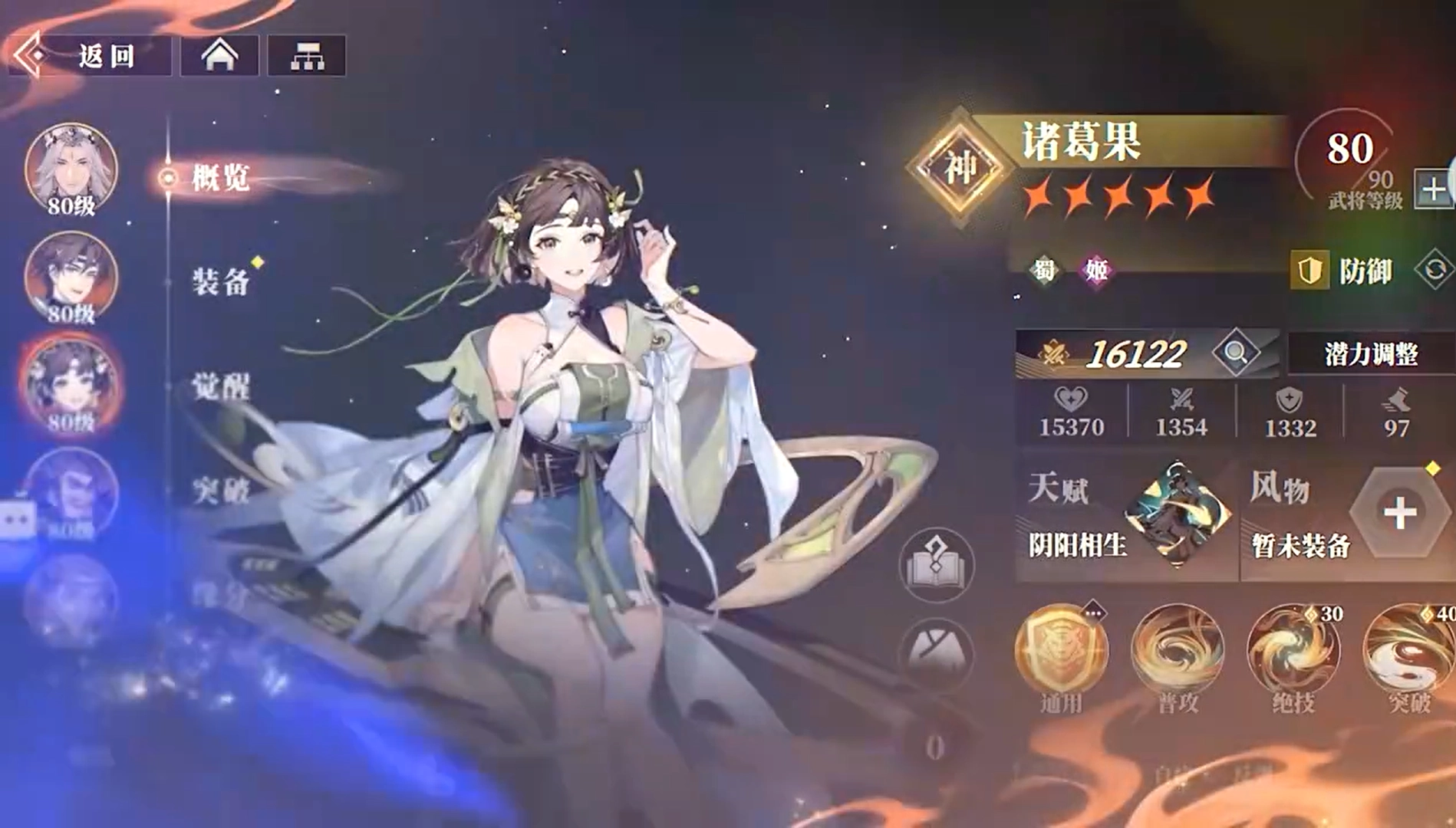Image resolution: width=1456 pixels, height=828 pixels.
Task: Click the 80/90 level progress ring
Action: [x=1355, y=170]
